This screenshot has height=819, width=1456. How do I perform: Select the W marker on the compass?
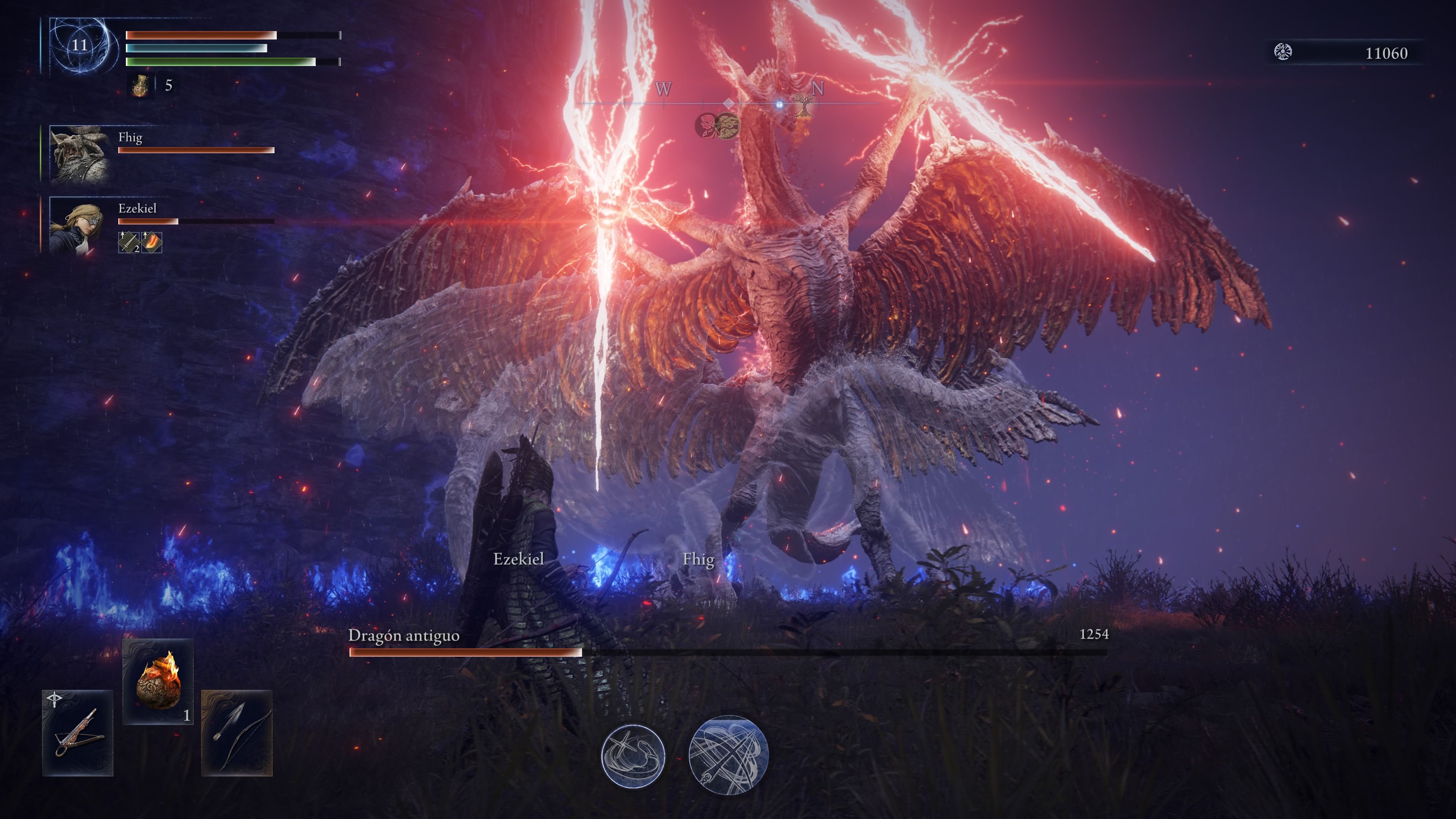click(664, 89)
